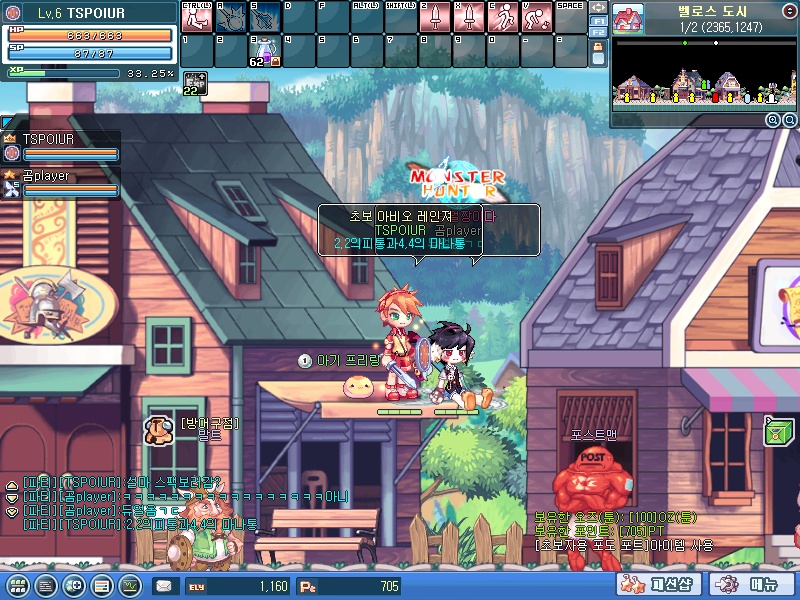Image resolution: width=800 pixels, height=600 pixels.
Task: Open the disc-plus button in bottom bar
Action: coord(73,585)
